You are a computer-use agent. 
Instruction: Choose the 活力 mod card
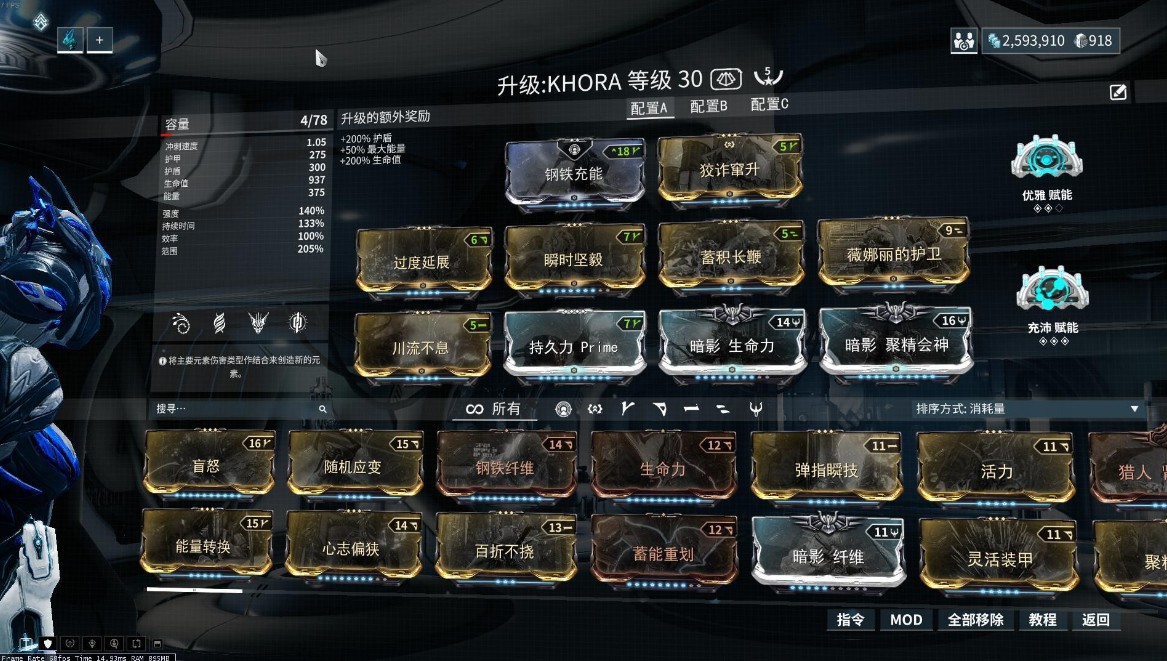(x=995, y=470)
